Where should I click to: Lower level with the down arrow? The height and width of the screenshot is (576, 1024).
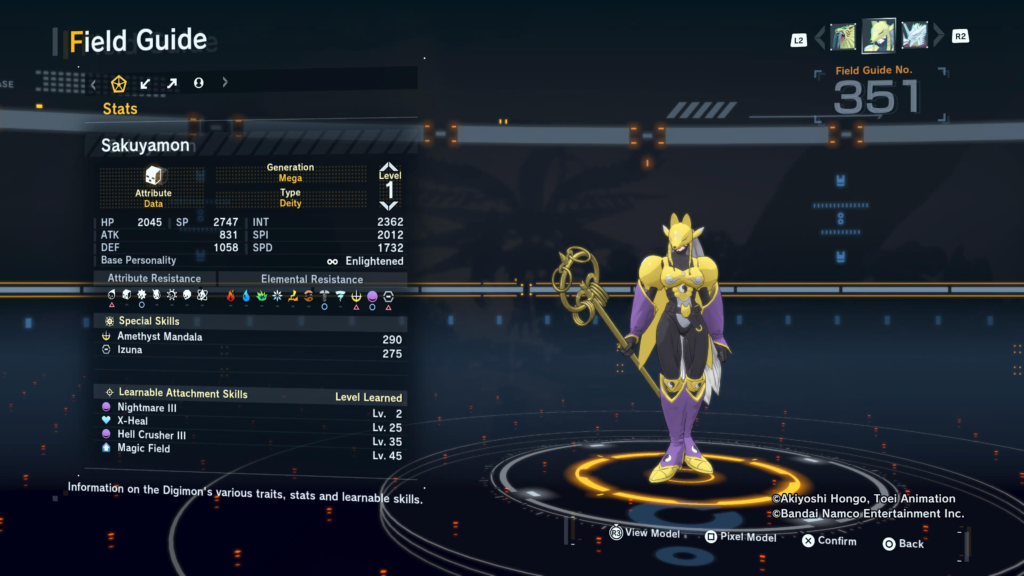click(x=389, y=205)
